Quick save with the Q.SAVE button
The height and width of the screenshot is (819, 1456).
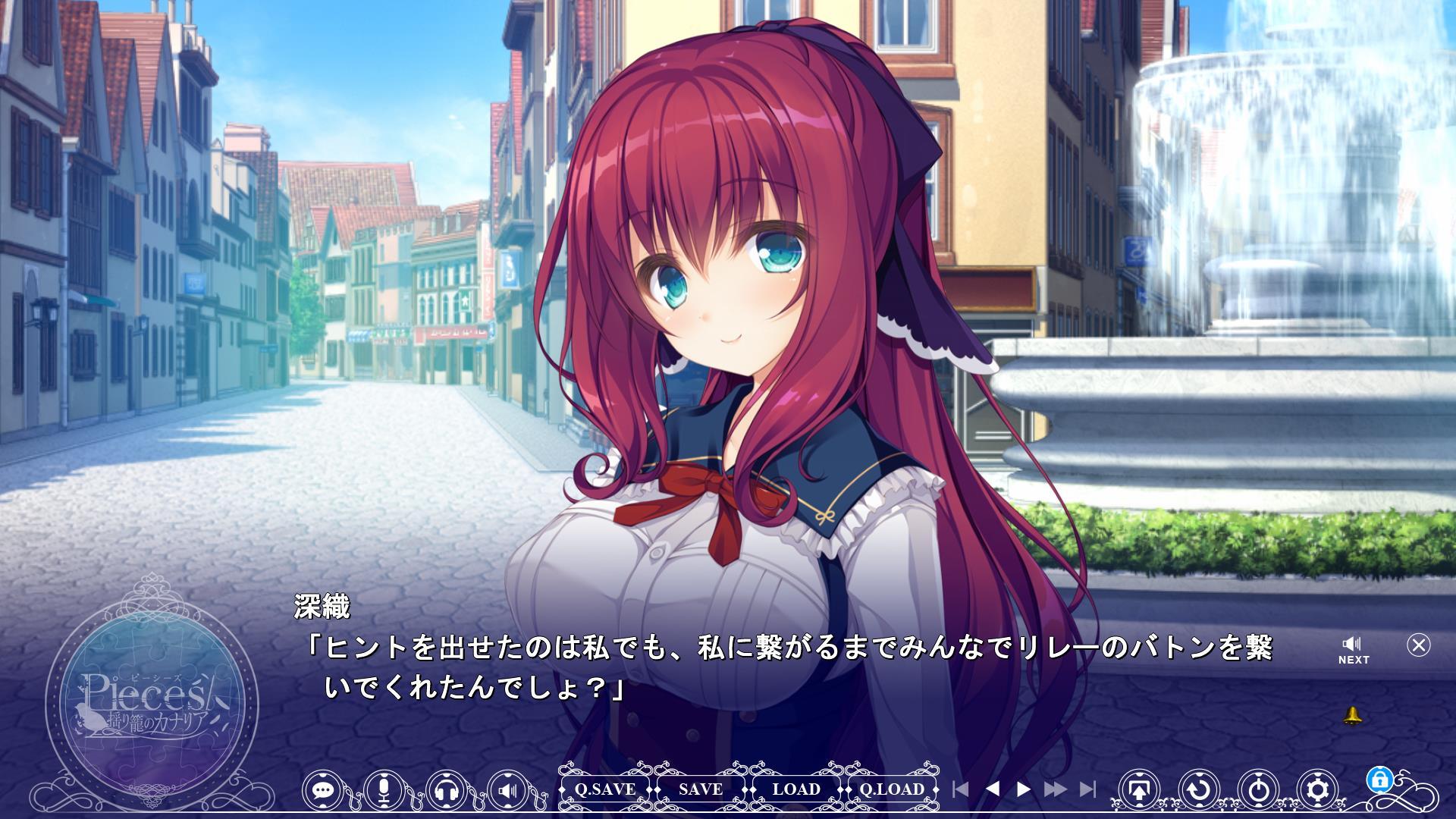[x=604, y=789]
